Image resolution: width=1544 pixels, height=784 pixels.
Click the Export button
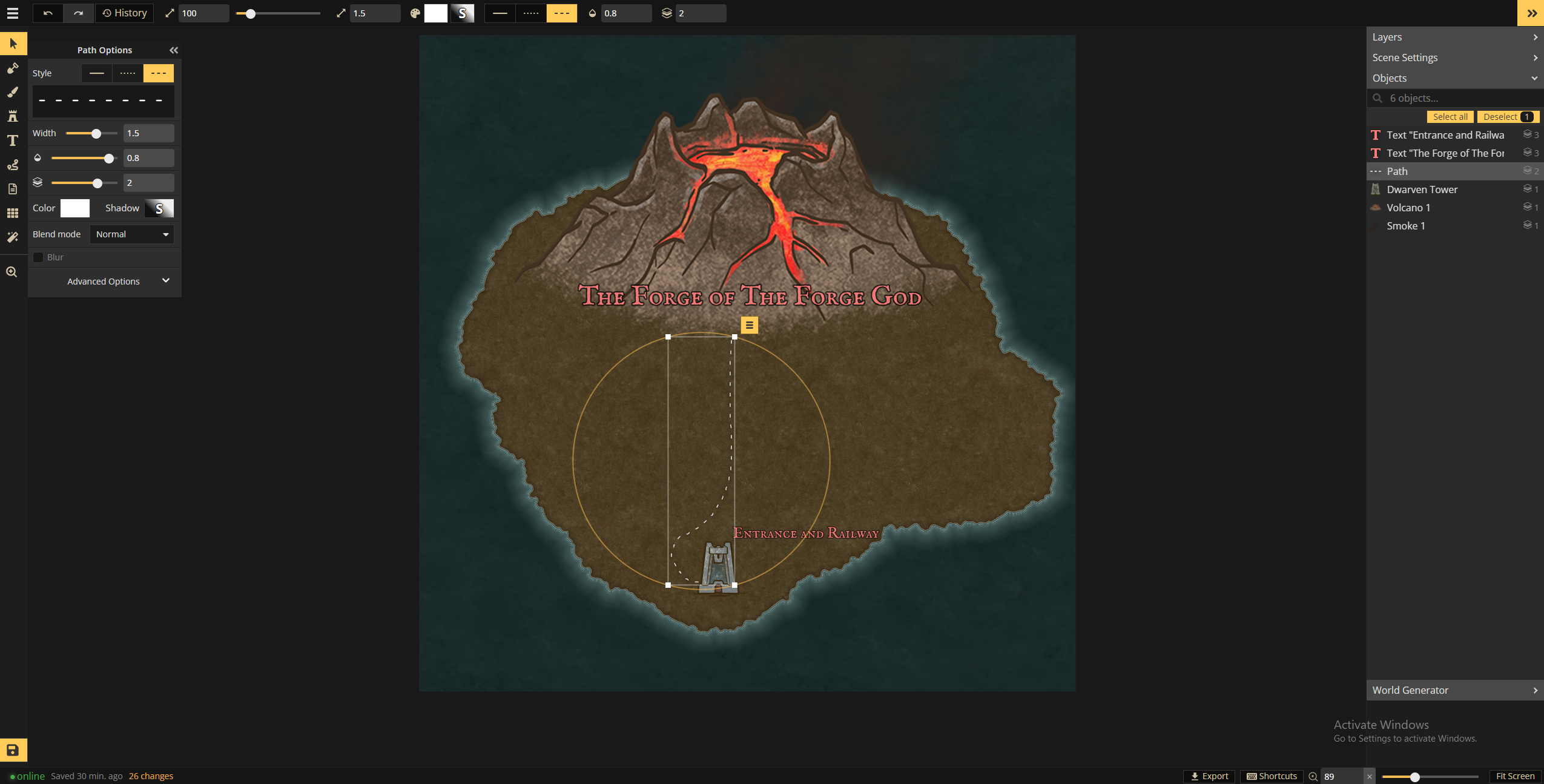click(1209, 776)
